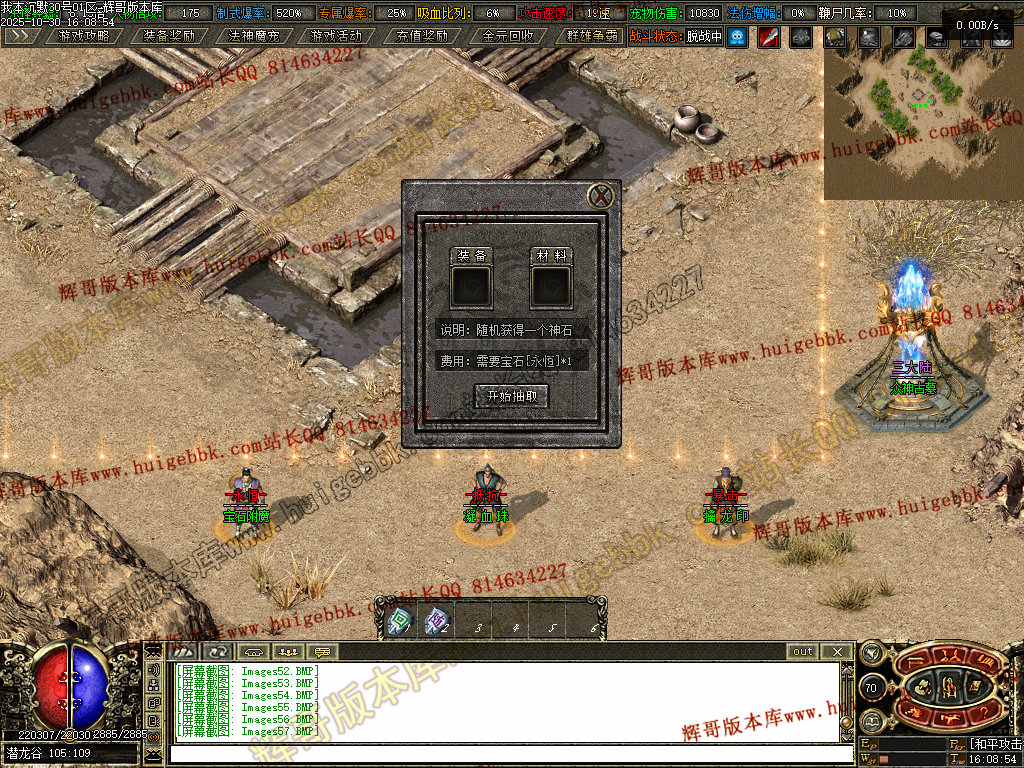
Task: Click the red sword icon in top bar
Action: click(769, 37)
